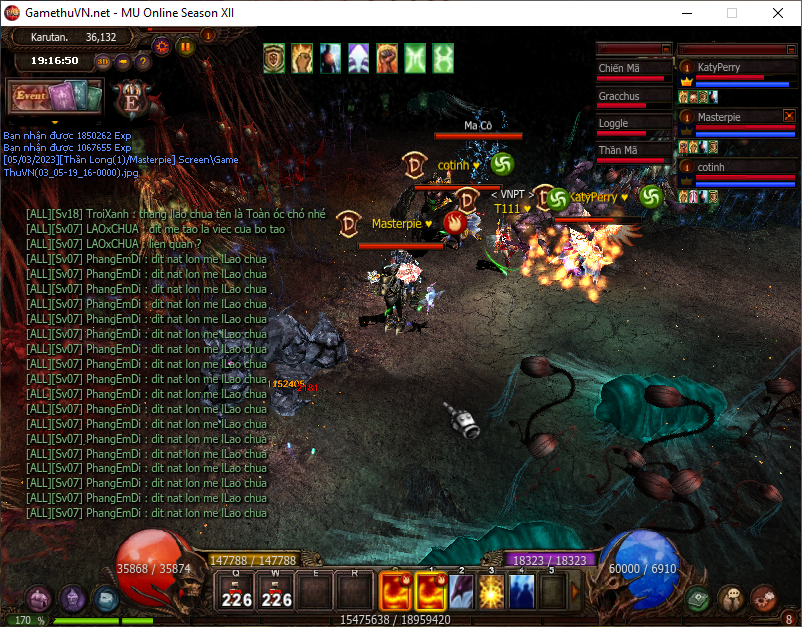
Task: Select Loggle in the summon list
Action: [x=615, y=123]
